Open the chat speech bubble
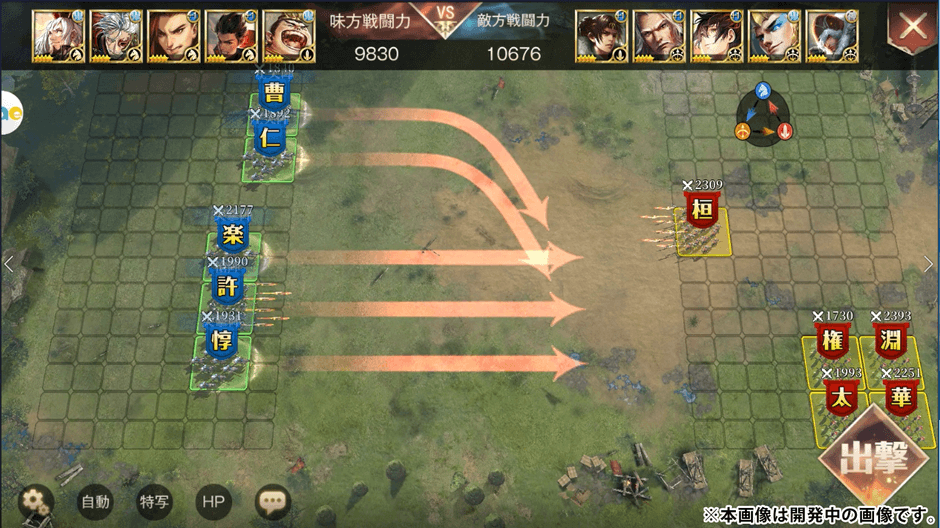The width and height of the screenshot is (940, 528). click(273, 501)
